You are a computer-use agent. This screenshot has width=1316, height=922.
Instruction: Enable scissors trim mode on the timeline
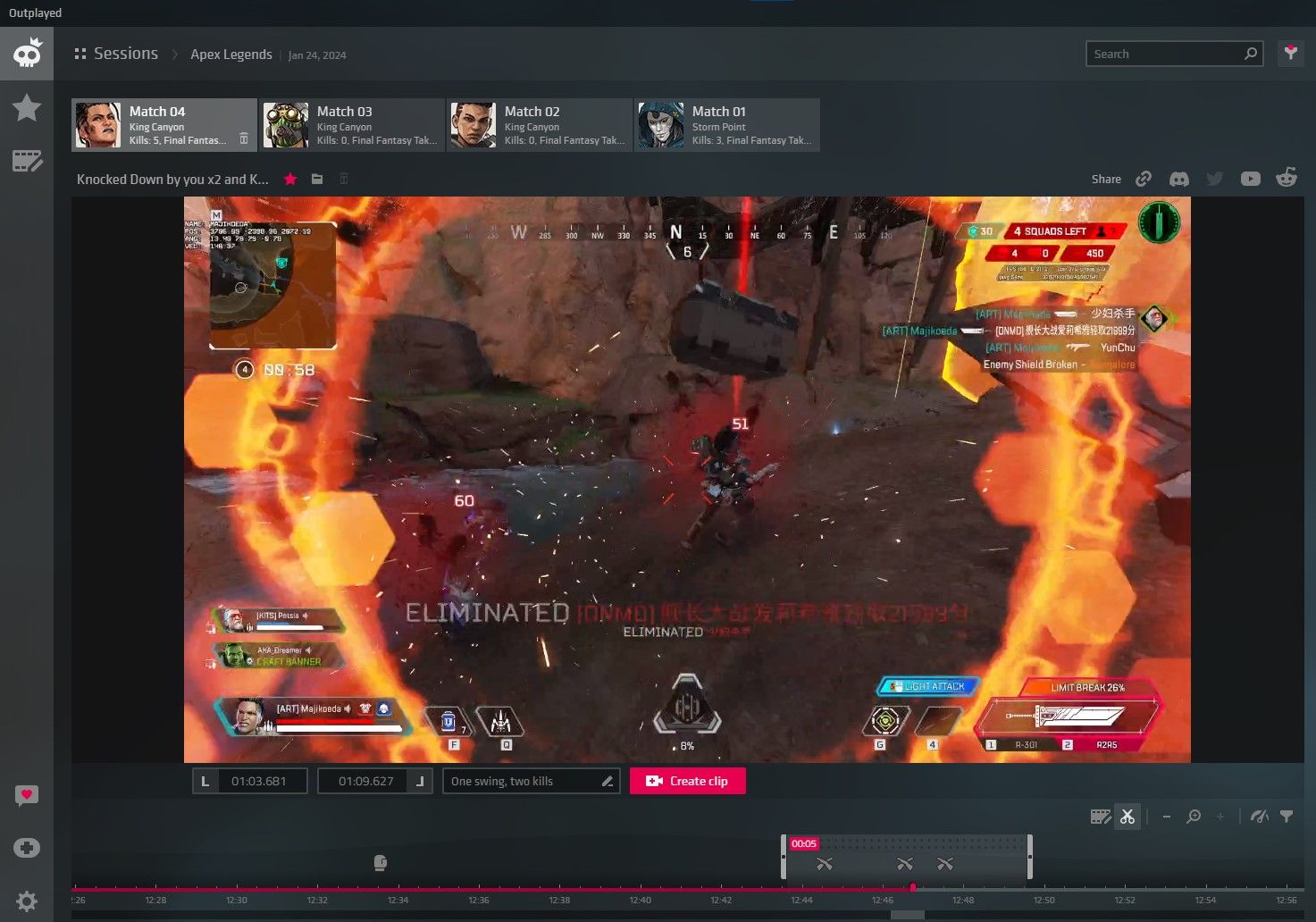(1127, 816)
